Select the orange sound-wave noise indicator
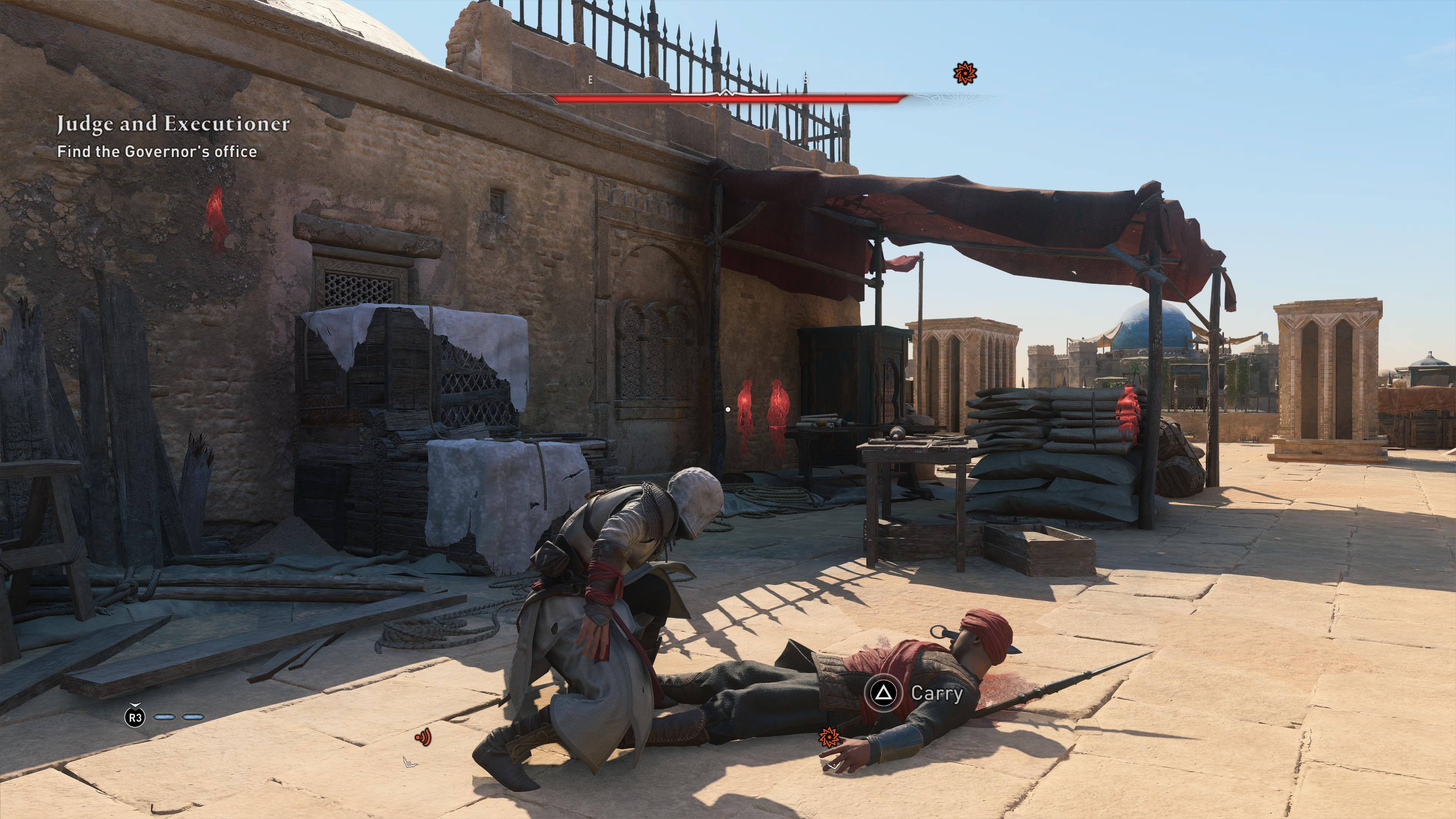The width and height of the screenshot is (1456, 819). click(423, 737)
